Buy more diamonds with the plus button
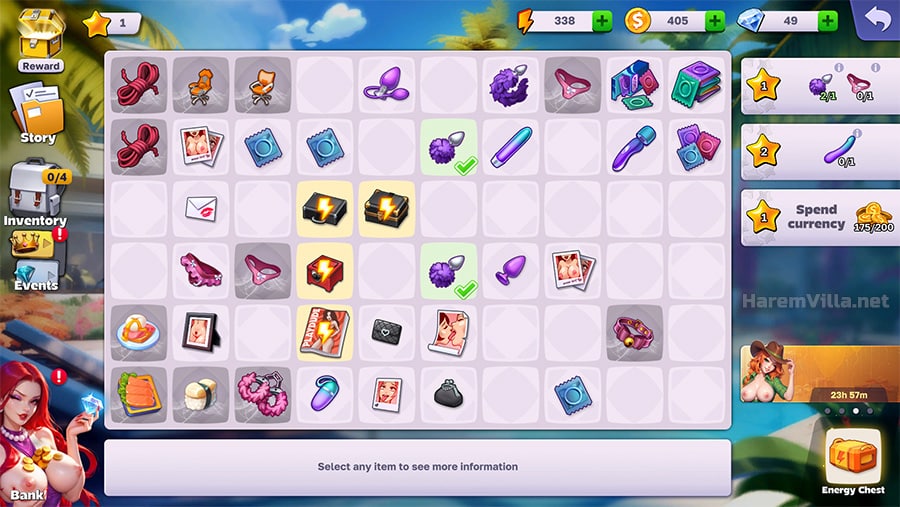This screenshot has width=900, height=507. (828, 21)
